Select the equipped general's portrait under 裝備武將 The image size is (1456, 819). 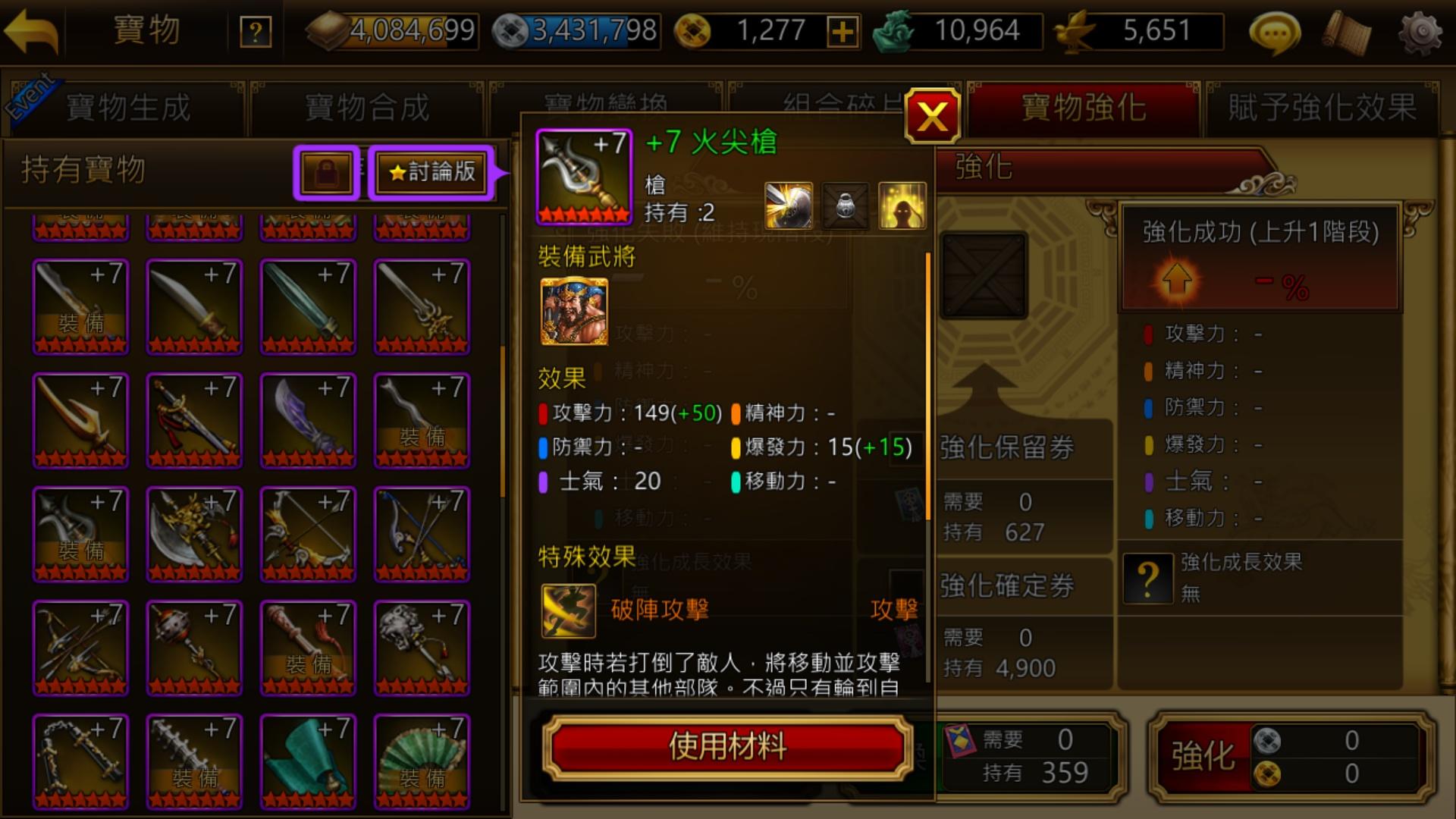[x=574, y=311]
